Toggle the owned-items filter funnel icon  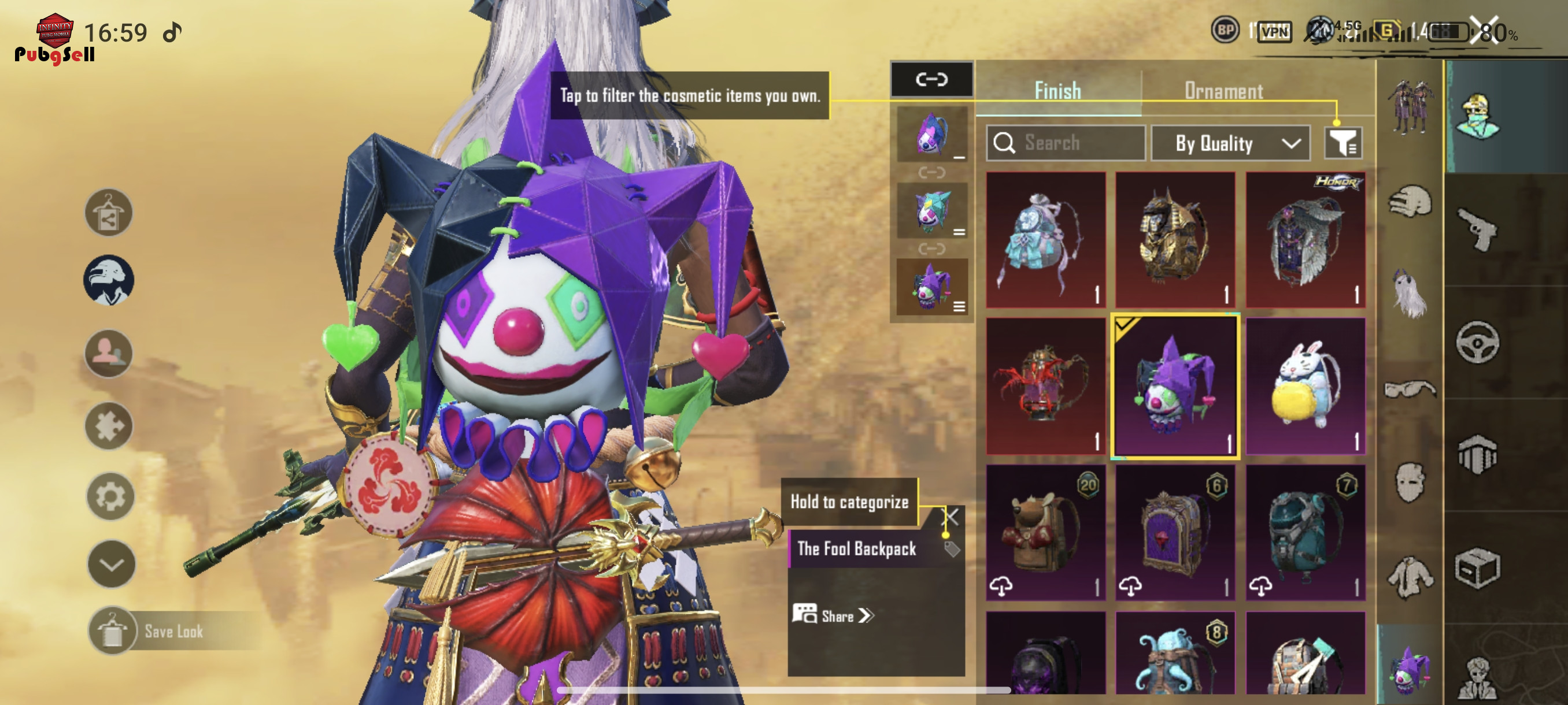[1343, 143]
